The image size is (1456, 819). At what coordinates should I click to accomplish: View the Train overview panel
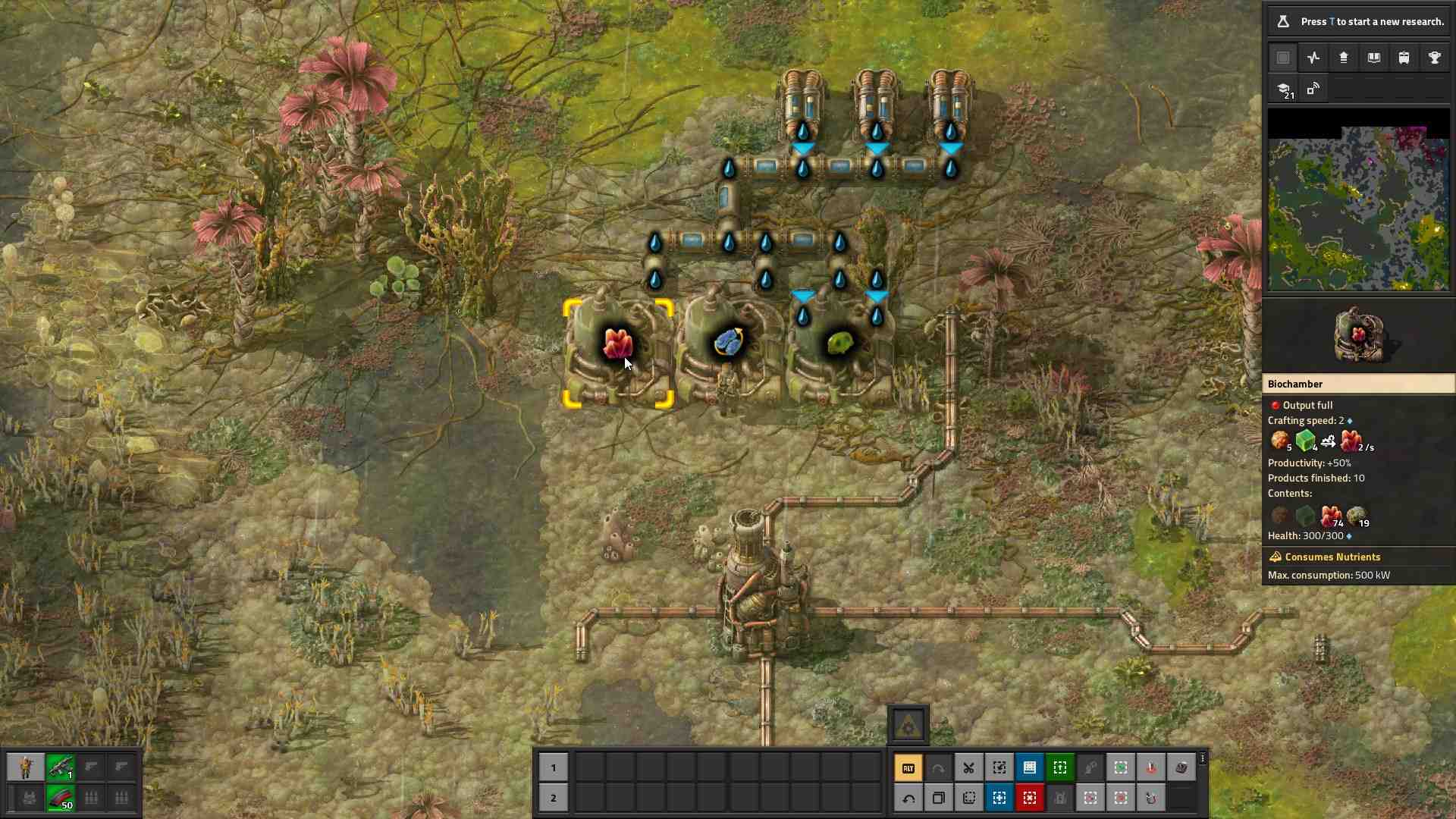click(1404, 58)
